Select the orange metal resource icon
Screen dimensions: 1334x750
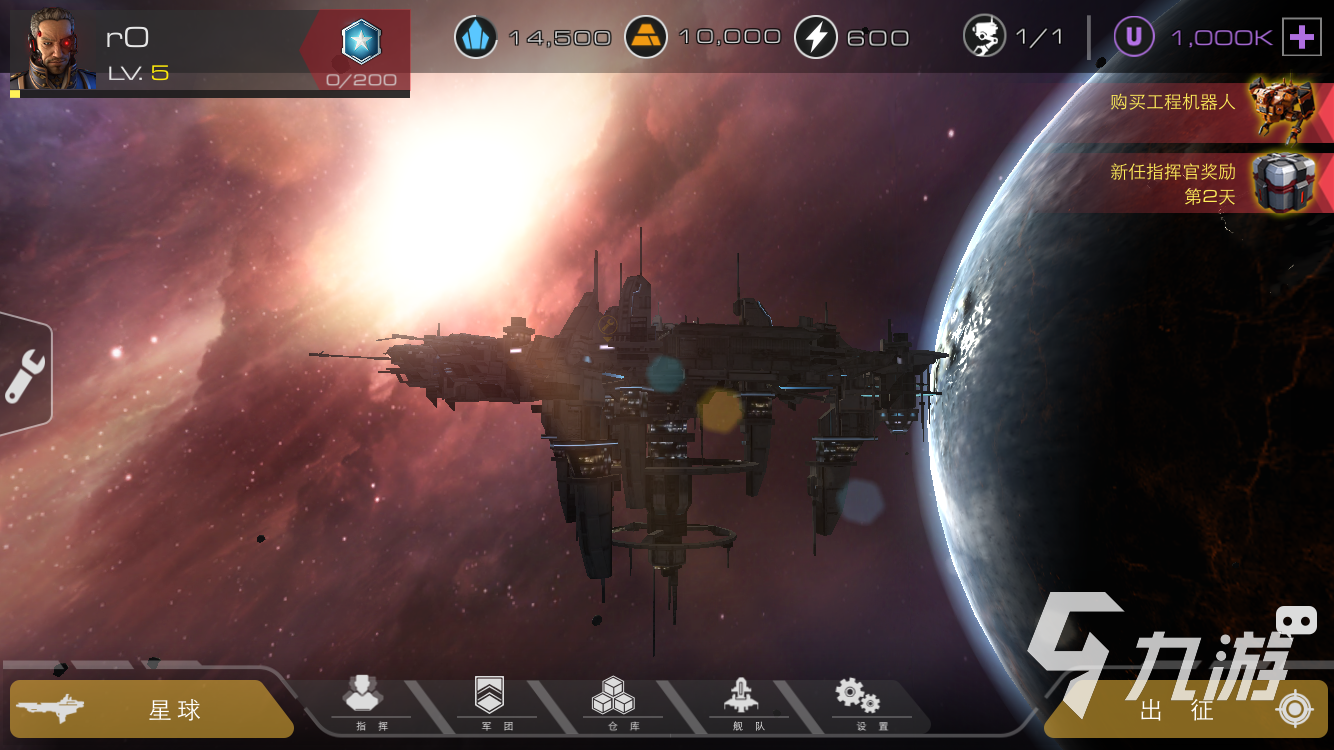[x=646, y=38]
